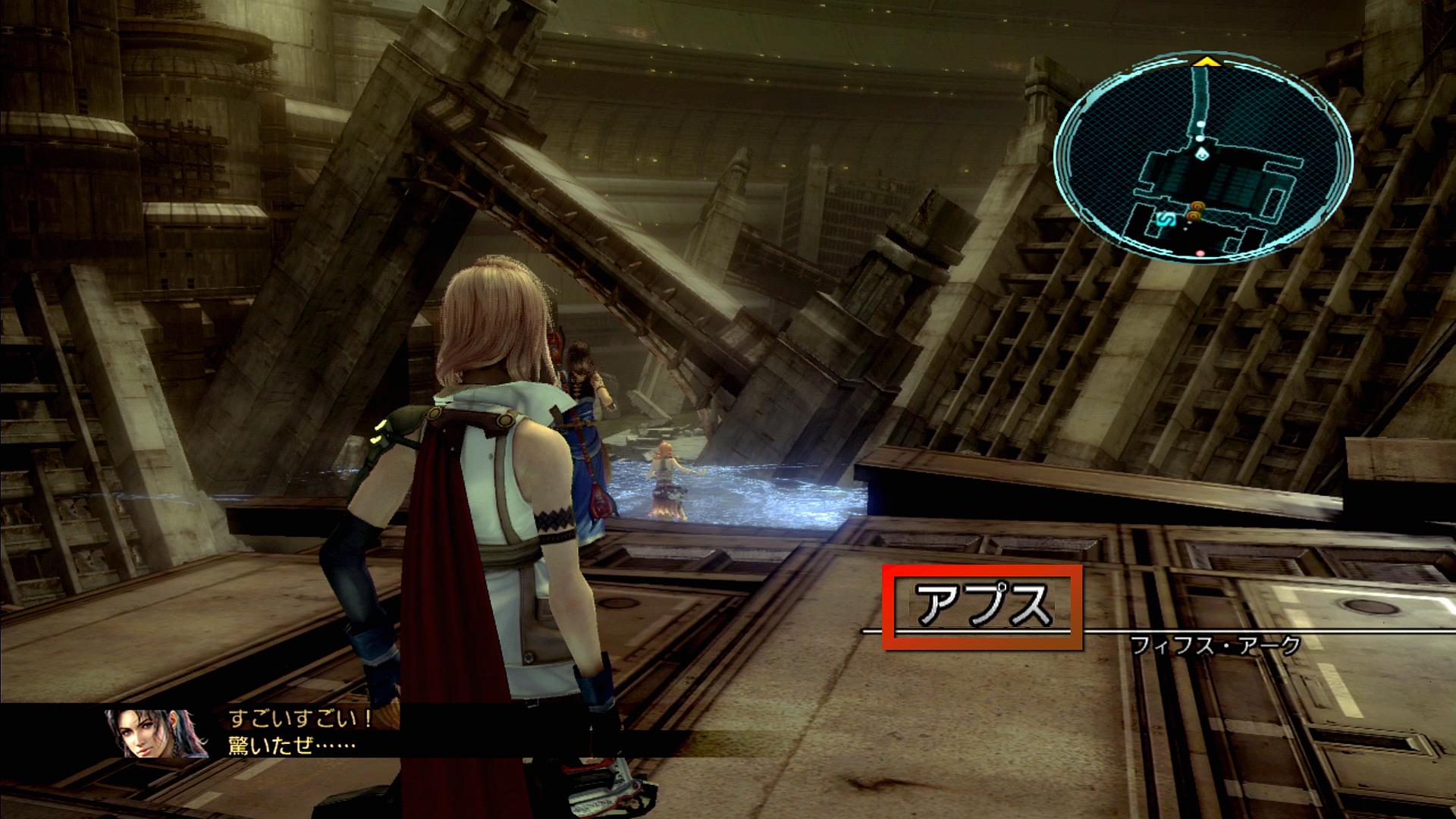Select the red dot marker on the minimap
The width and height of the screenshot is (1456, 819).
[1200, 253]
